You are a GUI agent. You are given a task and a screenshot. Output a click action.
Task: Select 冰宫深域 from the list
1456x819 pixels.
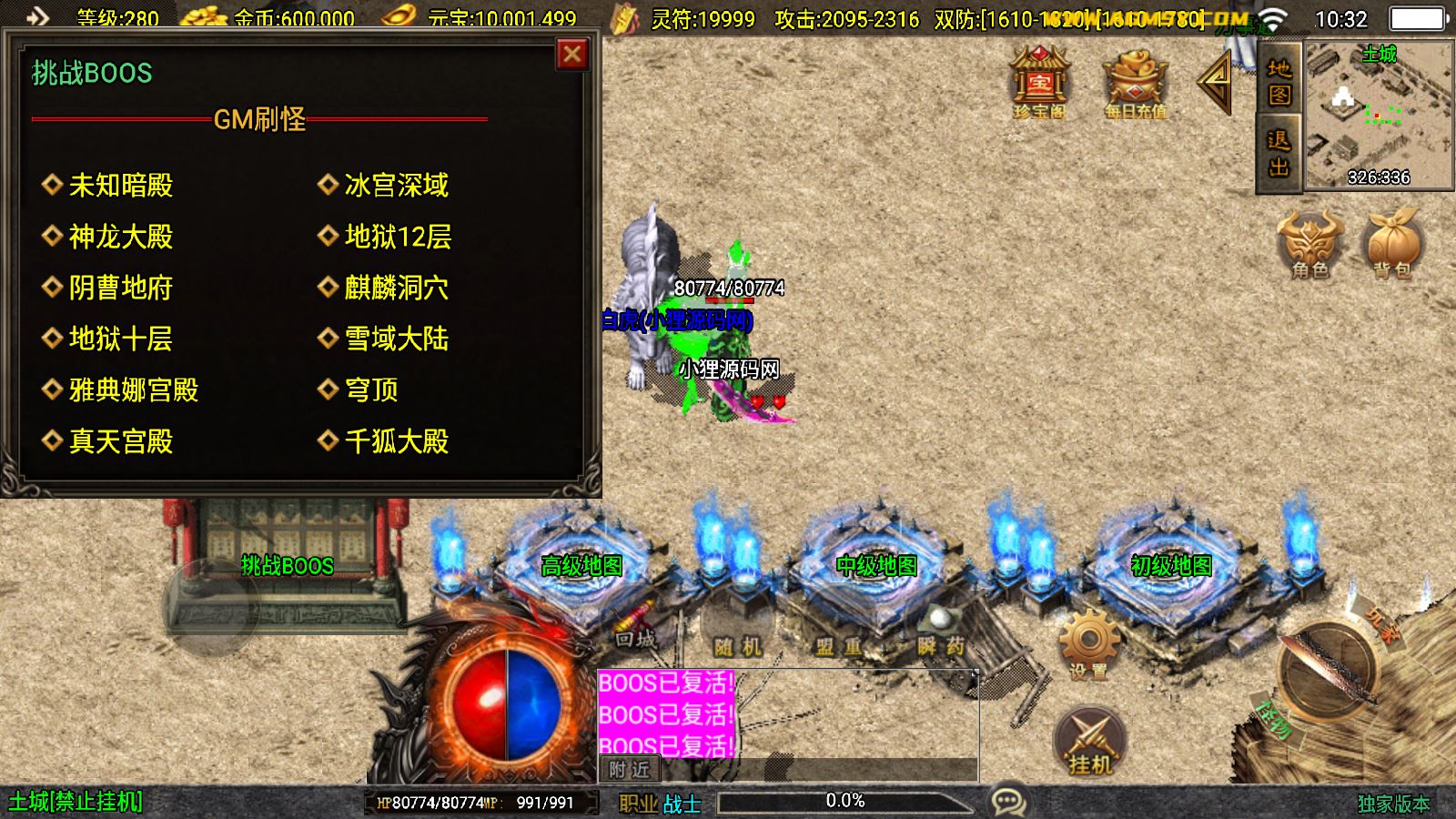(396, 186)
